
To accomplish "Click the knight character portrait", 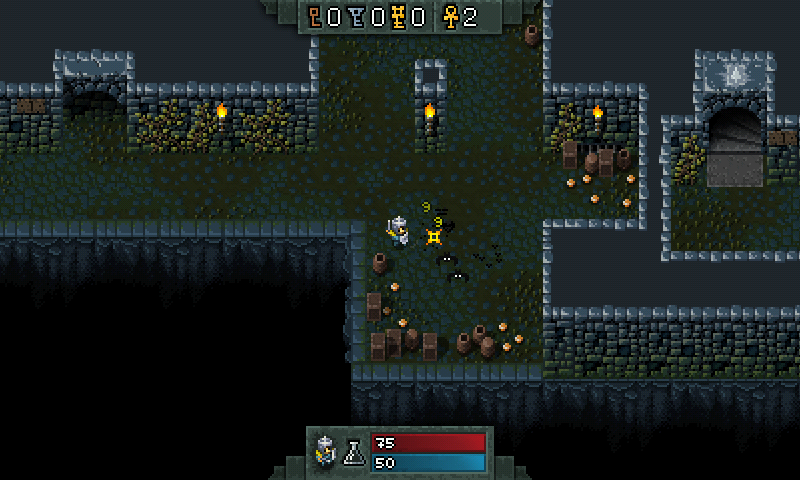I will [x=326, y=451].
